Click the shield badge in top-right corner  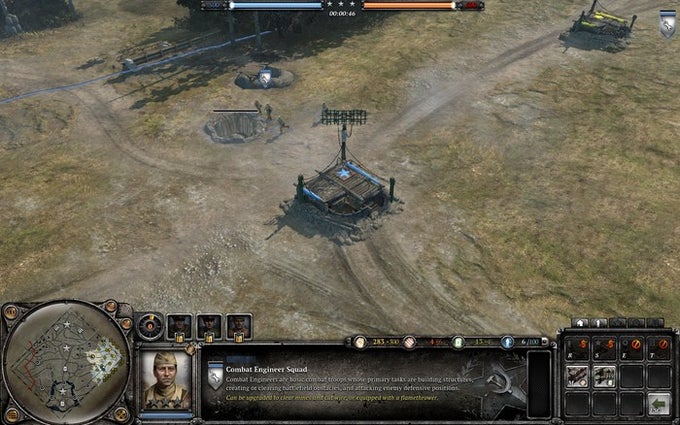(668, 26)
